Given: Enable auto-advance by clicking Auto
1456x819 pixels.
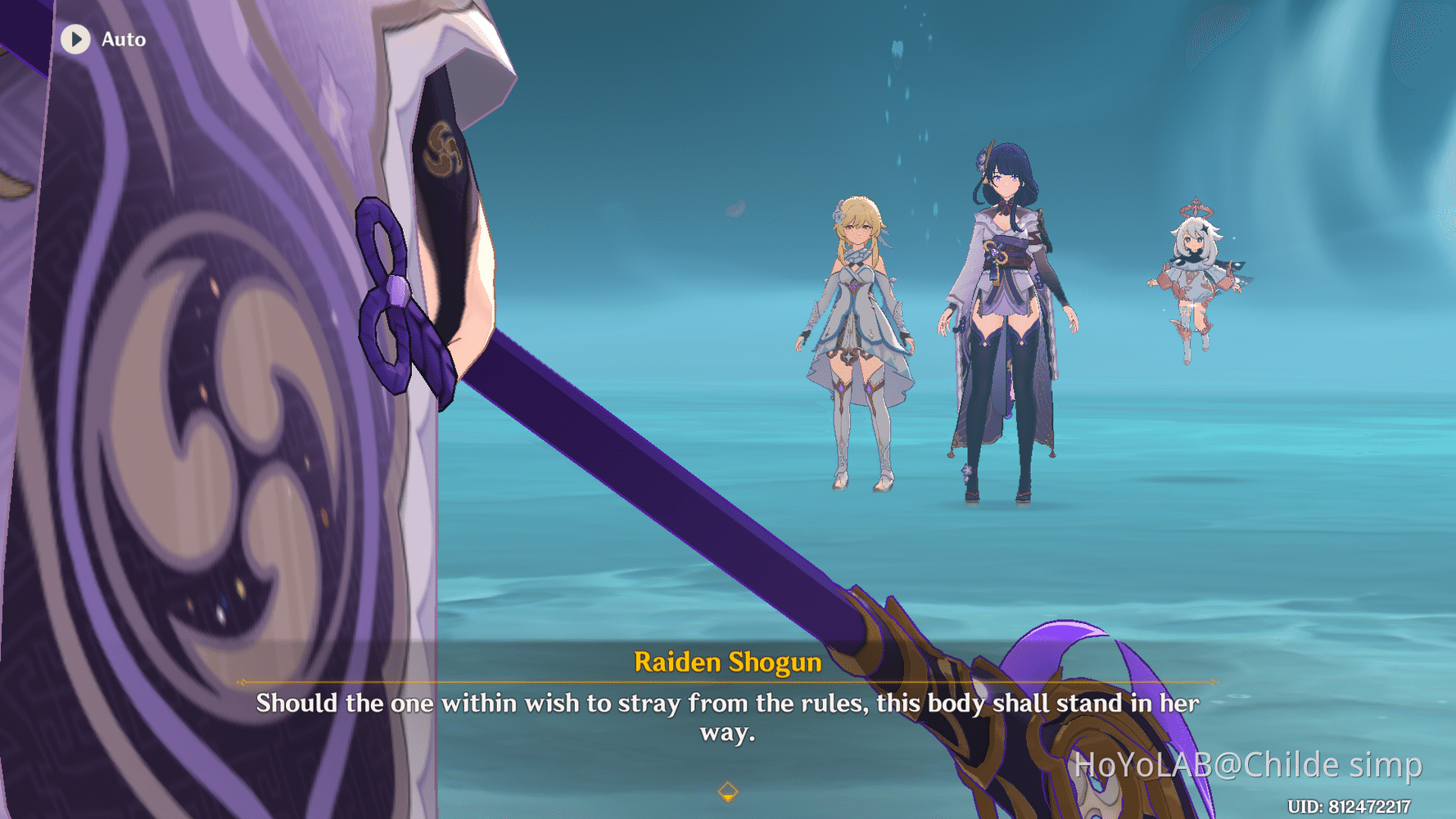Looking at the screenshot, I should point(122,39).
